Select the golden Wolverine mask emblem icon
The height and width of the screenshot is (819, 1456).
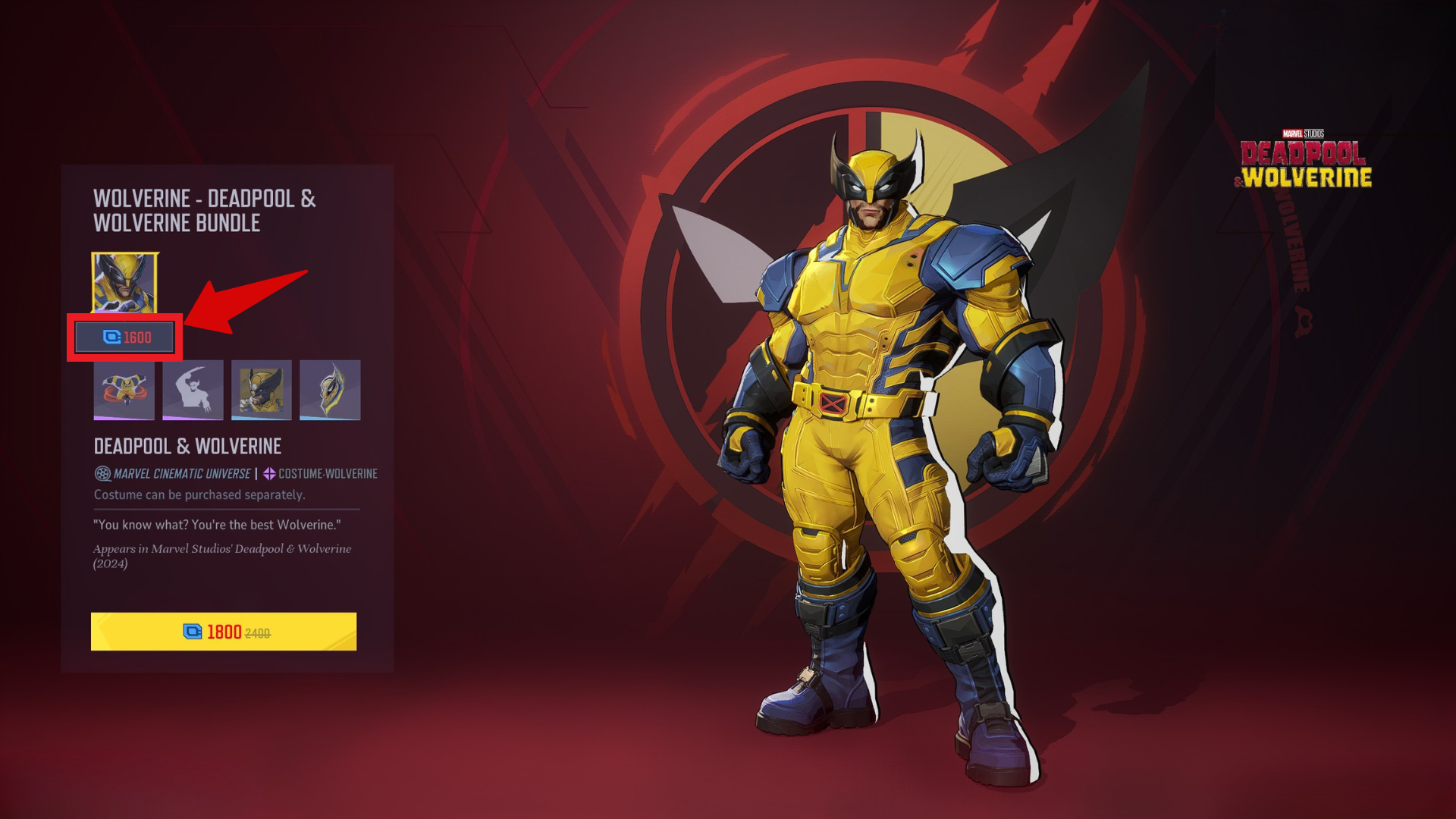pos(329,391)
